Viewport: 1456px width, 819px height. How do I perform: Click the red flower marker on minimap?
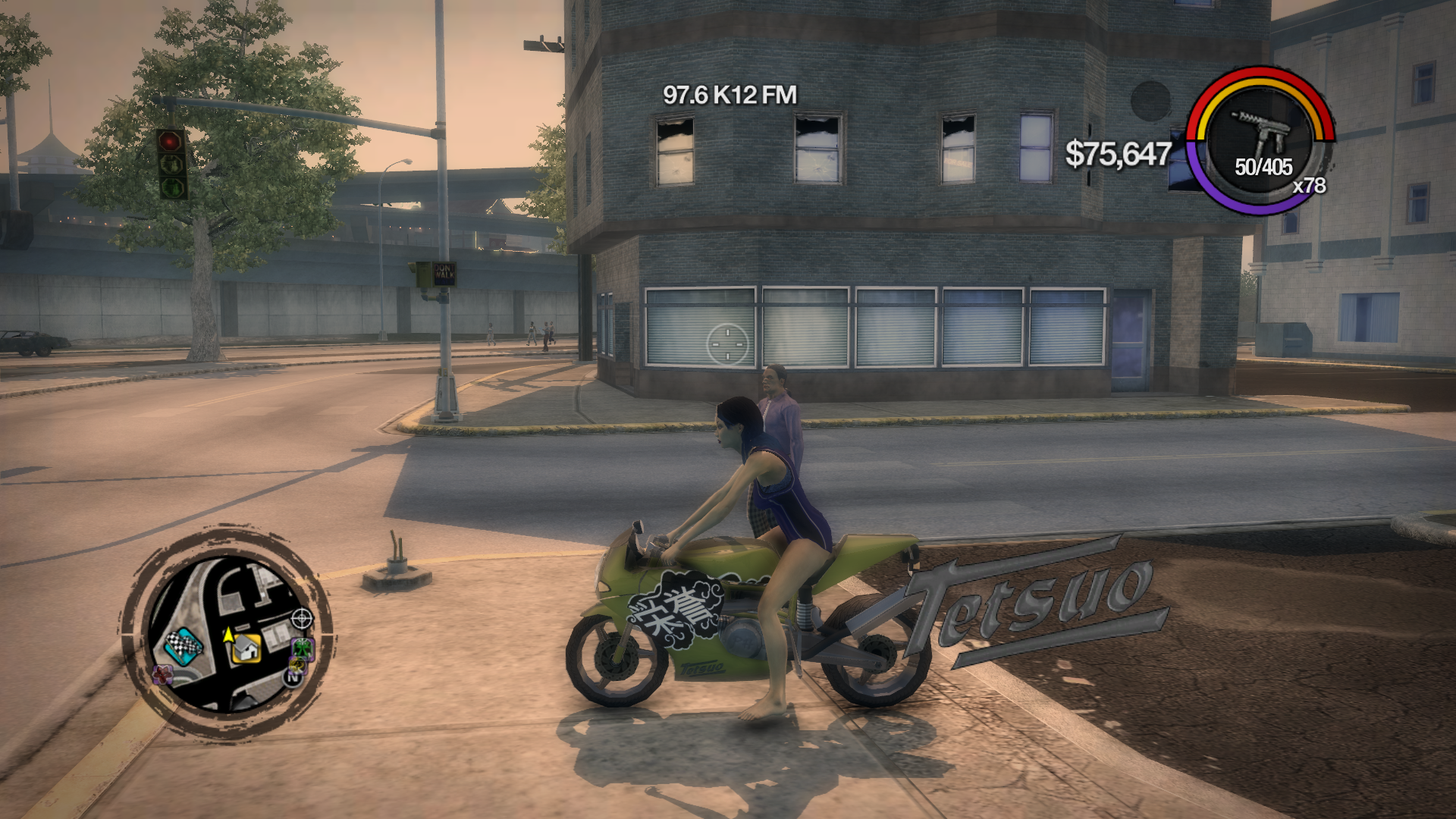162,674
